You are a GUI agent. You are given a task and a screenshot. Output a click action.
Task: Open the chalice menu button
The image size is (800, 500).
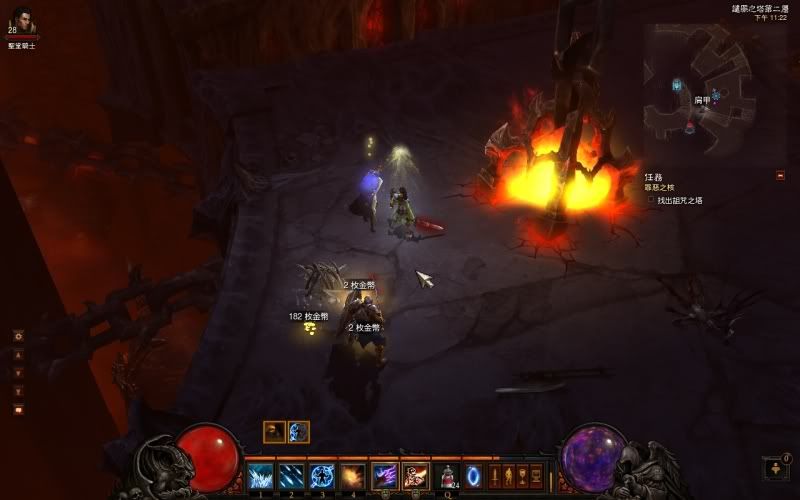pos(522,476)
